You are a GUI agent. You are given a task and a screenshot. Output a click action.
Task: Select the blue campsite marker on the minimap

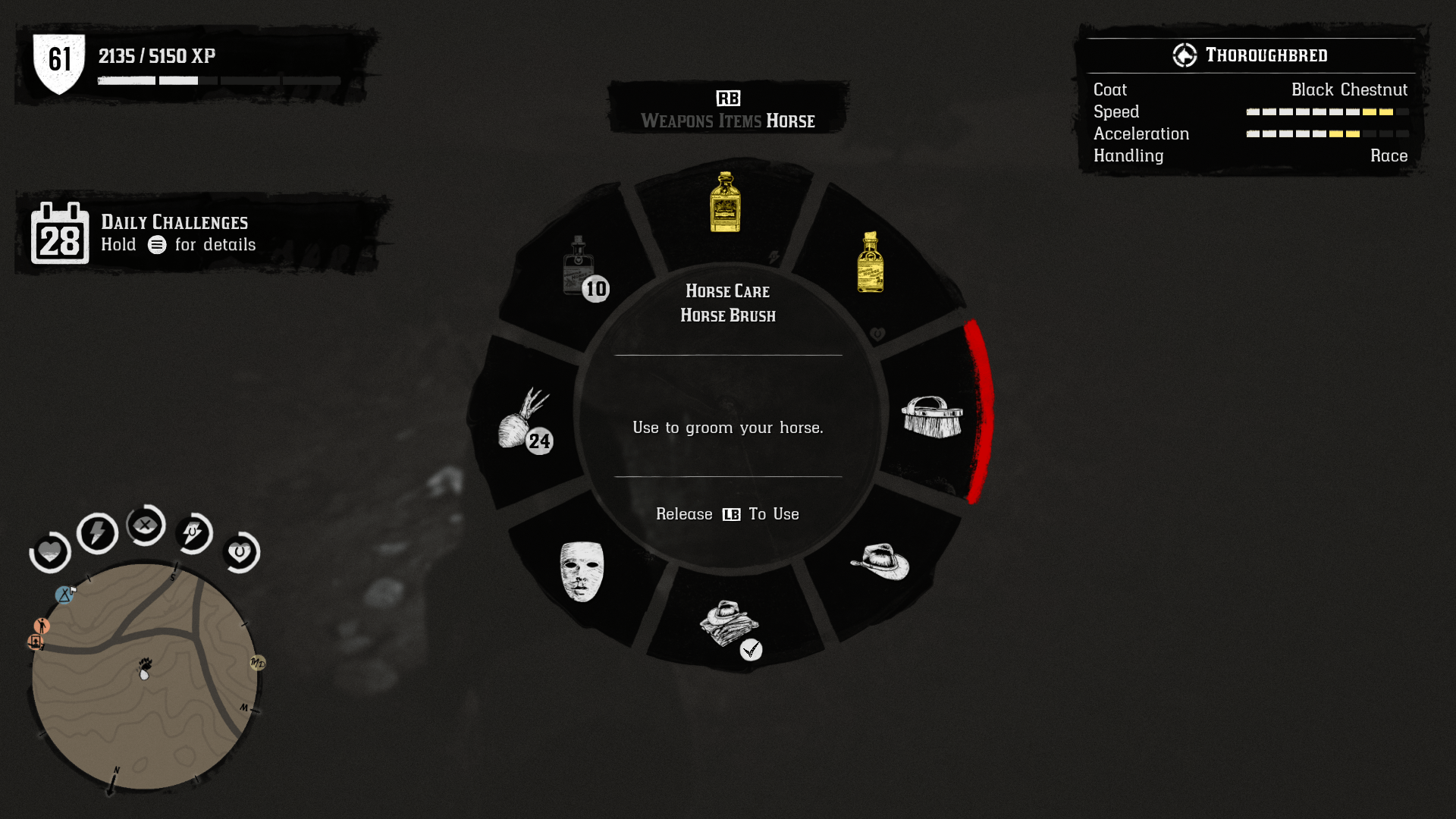[x=64, y=595]
